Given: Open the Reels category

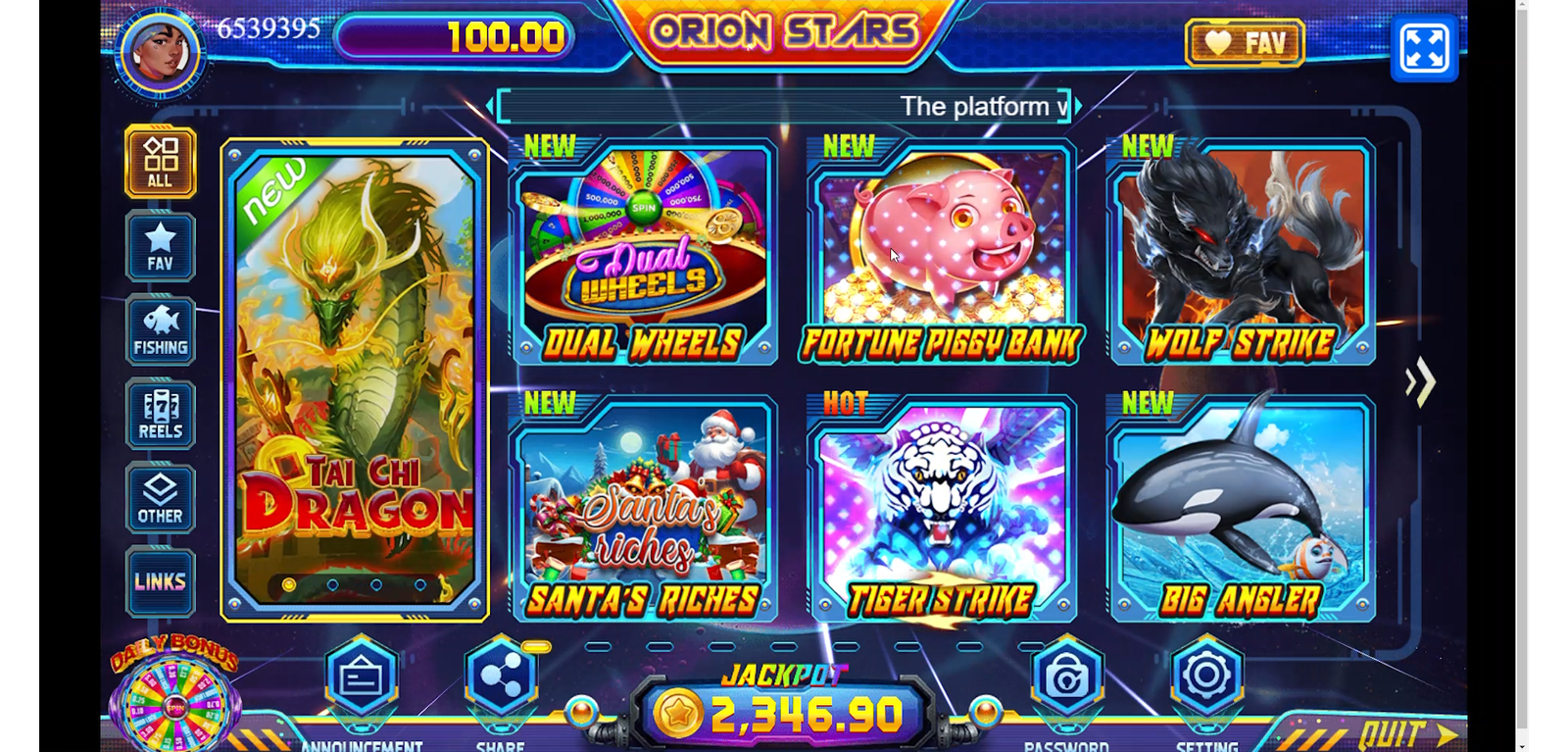Looking at the screenshot, I should click(x=160, y=415).
